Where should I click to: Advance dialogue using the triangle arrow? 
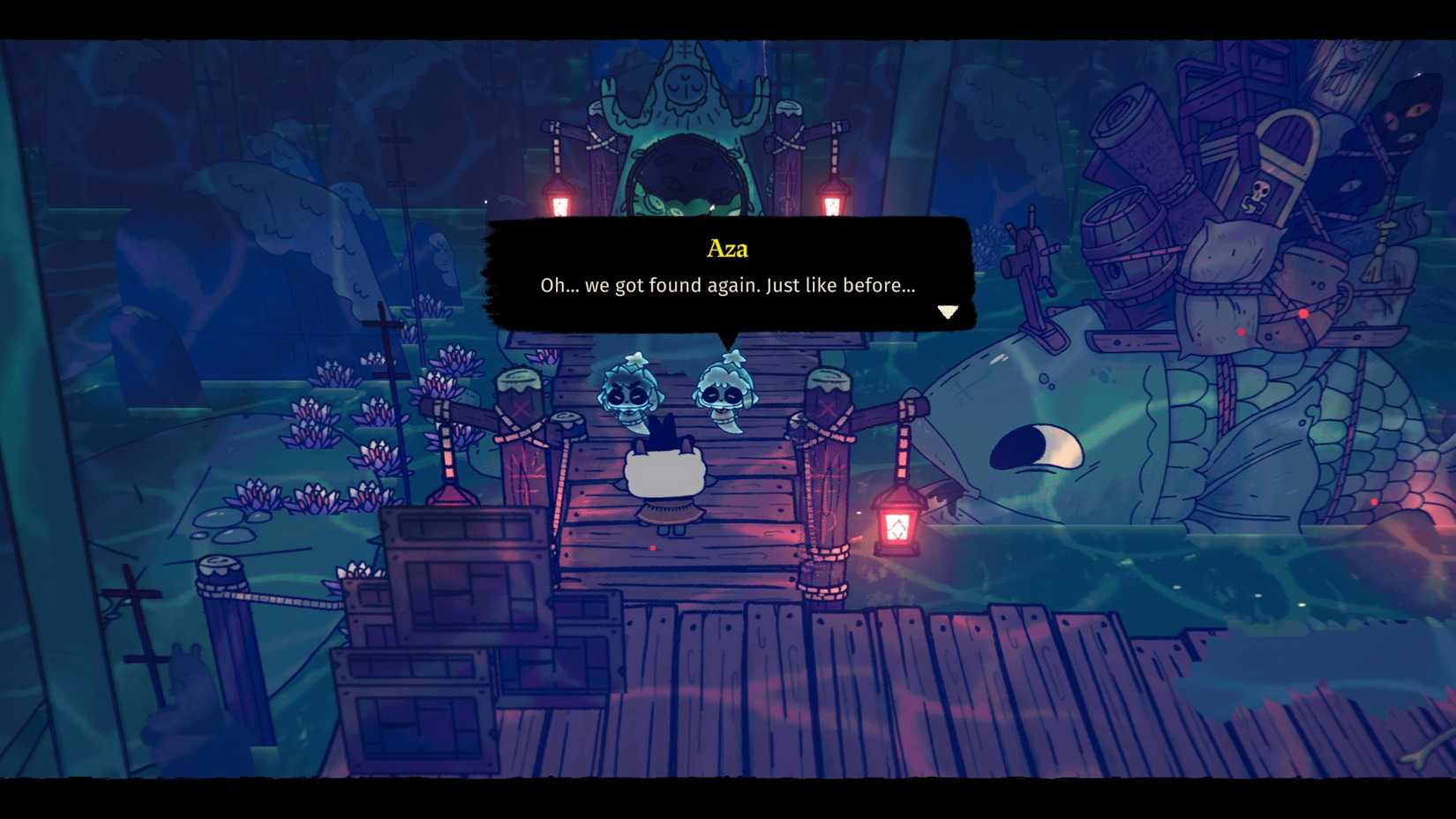point(948,312)
